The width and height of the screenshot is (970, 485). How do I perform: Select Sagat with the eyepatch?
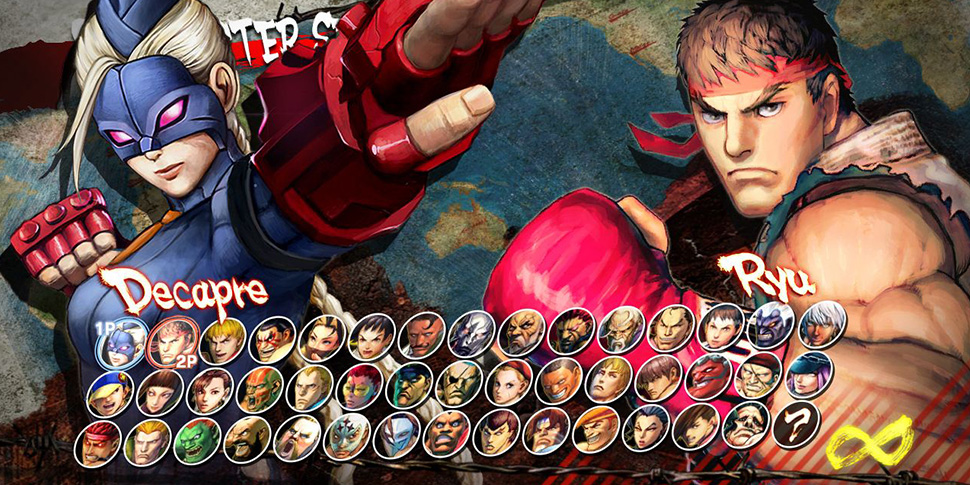[x=458, y=384]
